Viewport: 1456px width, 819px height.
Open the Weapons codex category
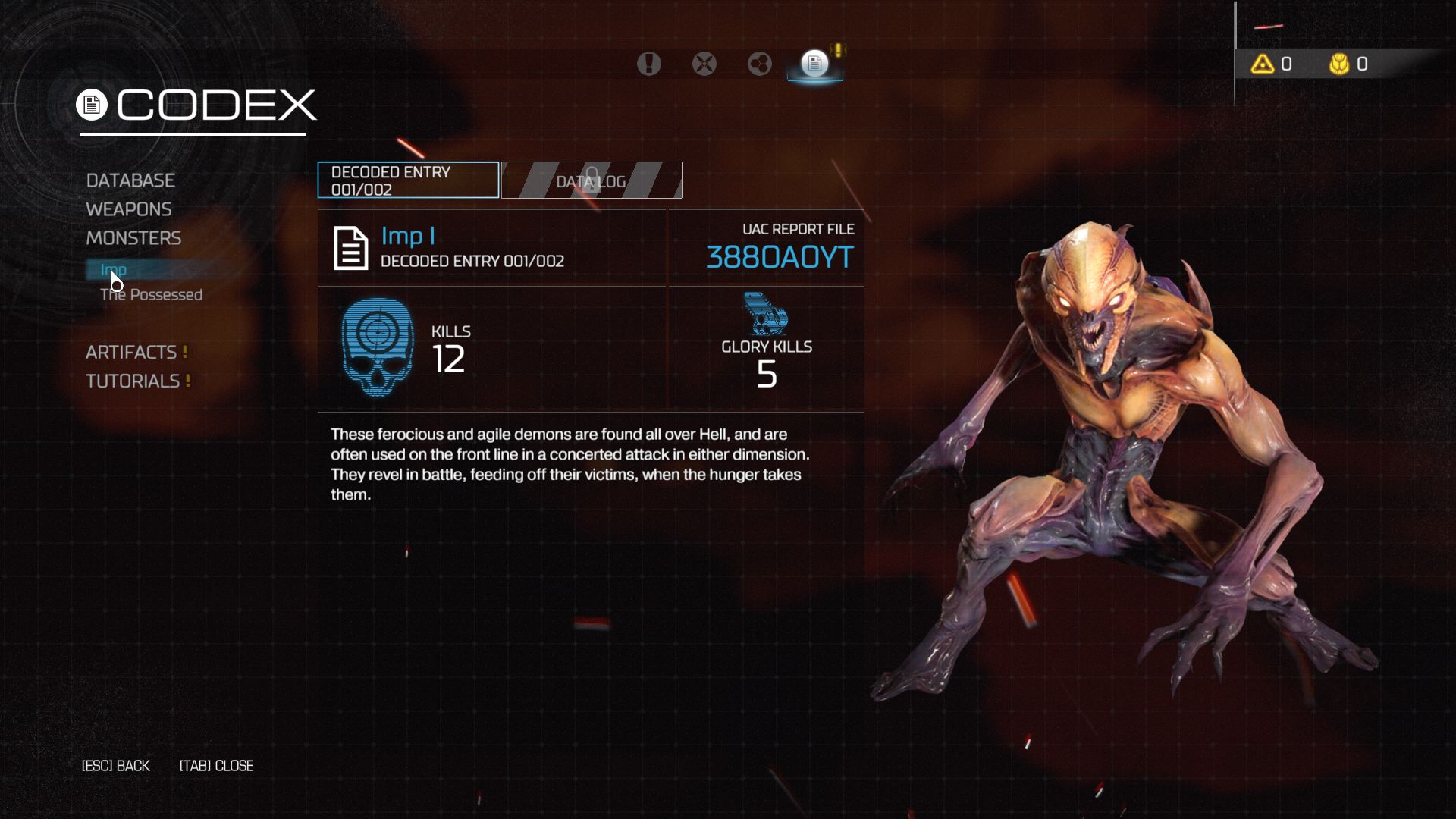129,209
